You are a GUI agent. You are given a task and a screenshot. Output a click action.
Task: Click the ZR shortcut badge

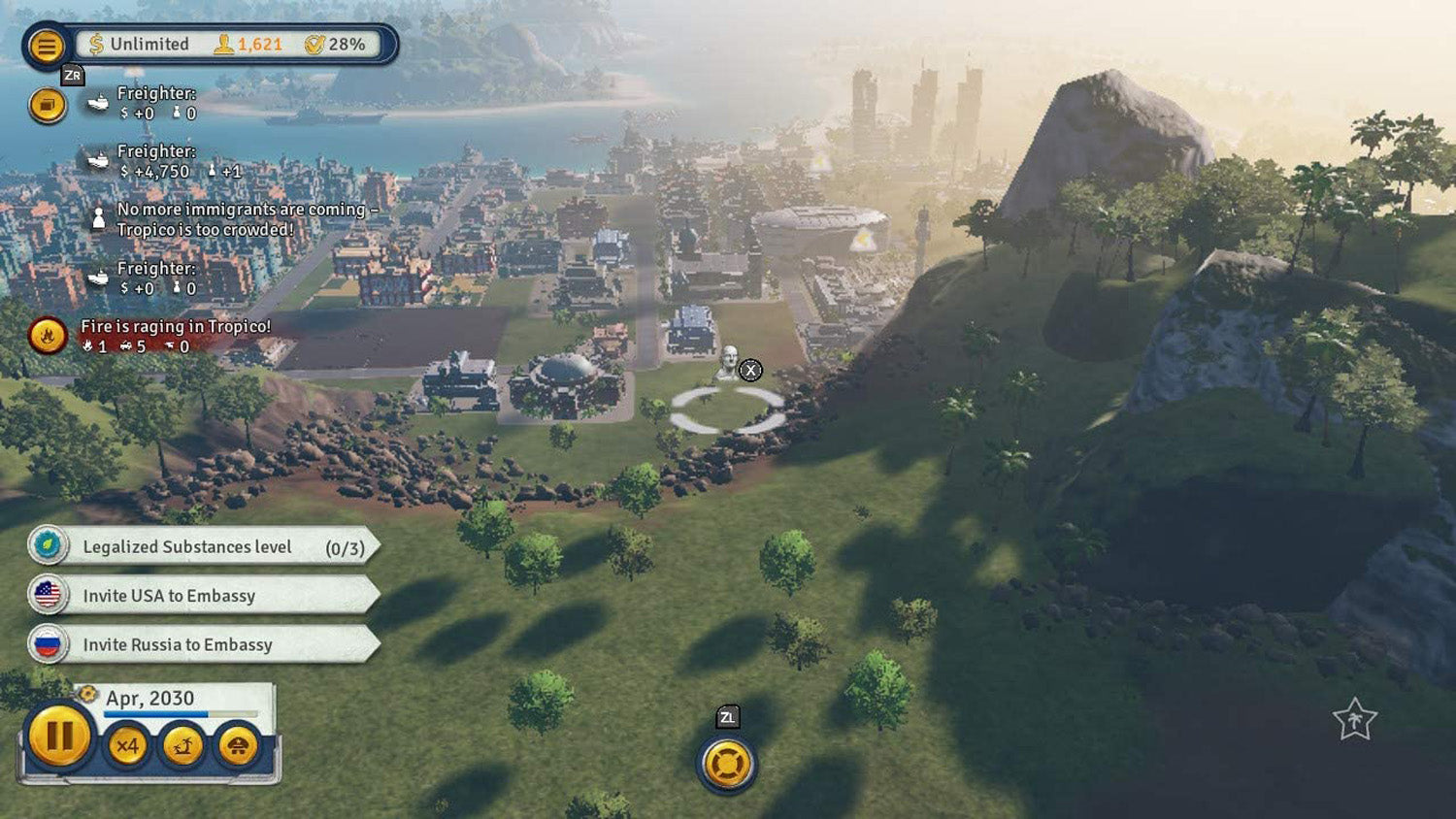coord(71,73)
